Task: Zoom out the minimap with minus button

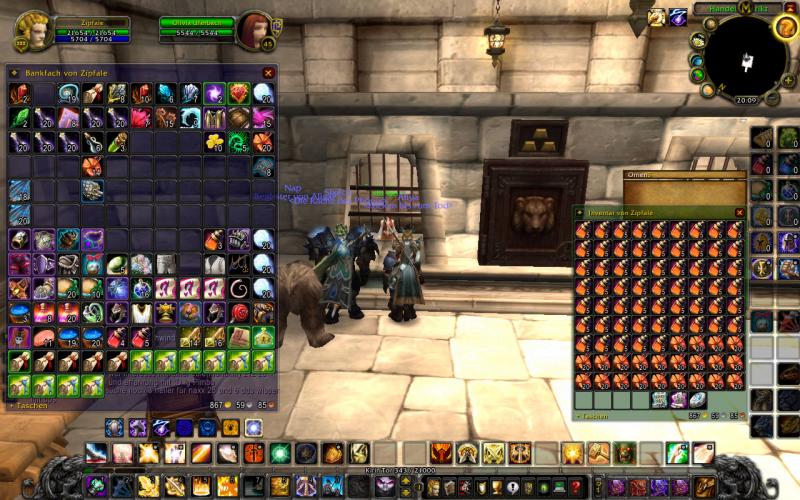Action: (773, 98)
